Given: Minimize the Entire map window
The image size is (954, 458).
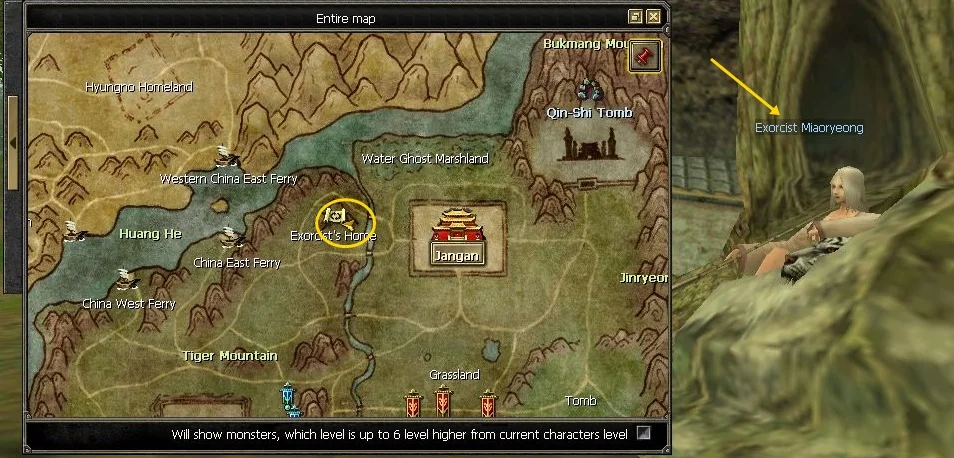Looking at the screenshot, I should coord(635,17).
